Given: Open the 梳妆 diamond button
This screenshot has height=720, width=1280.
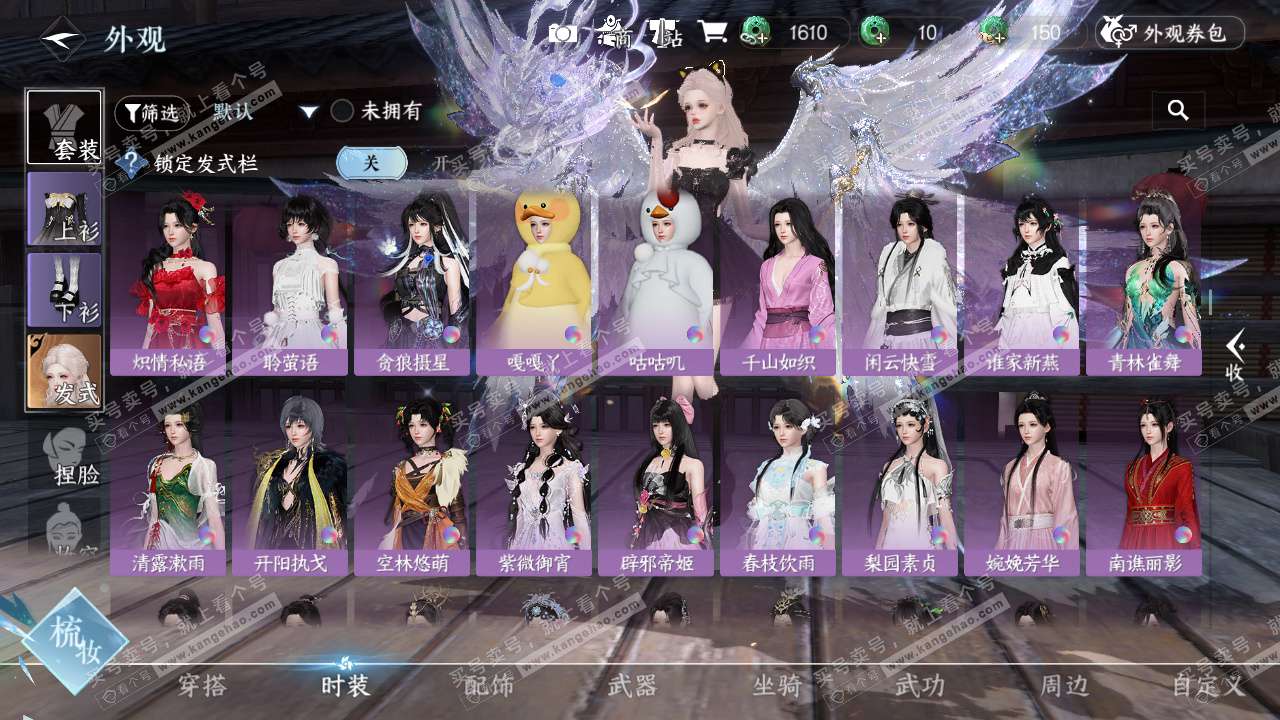Looking at the screenshot, I should click(75, 640).
